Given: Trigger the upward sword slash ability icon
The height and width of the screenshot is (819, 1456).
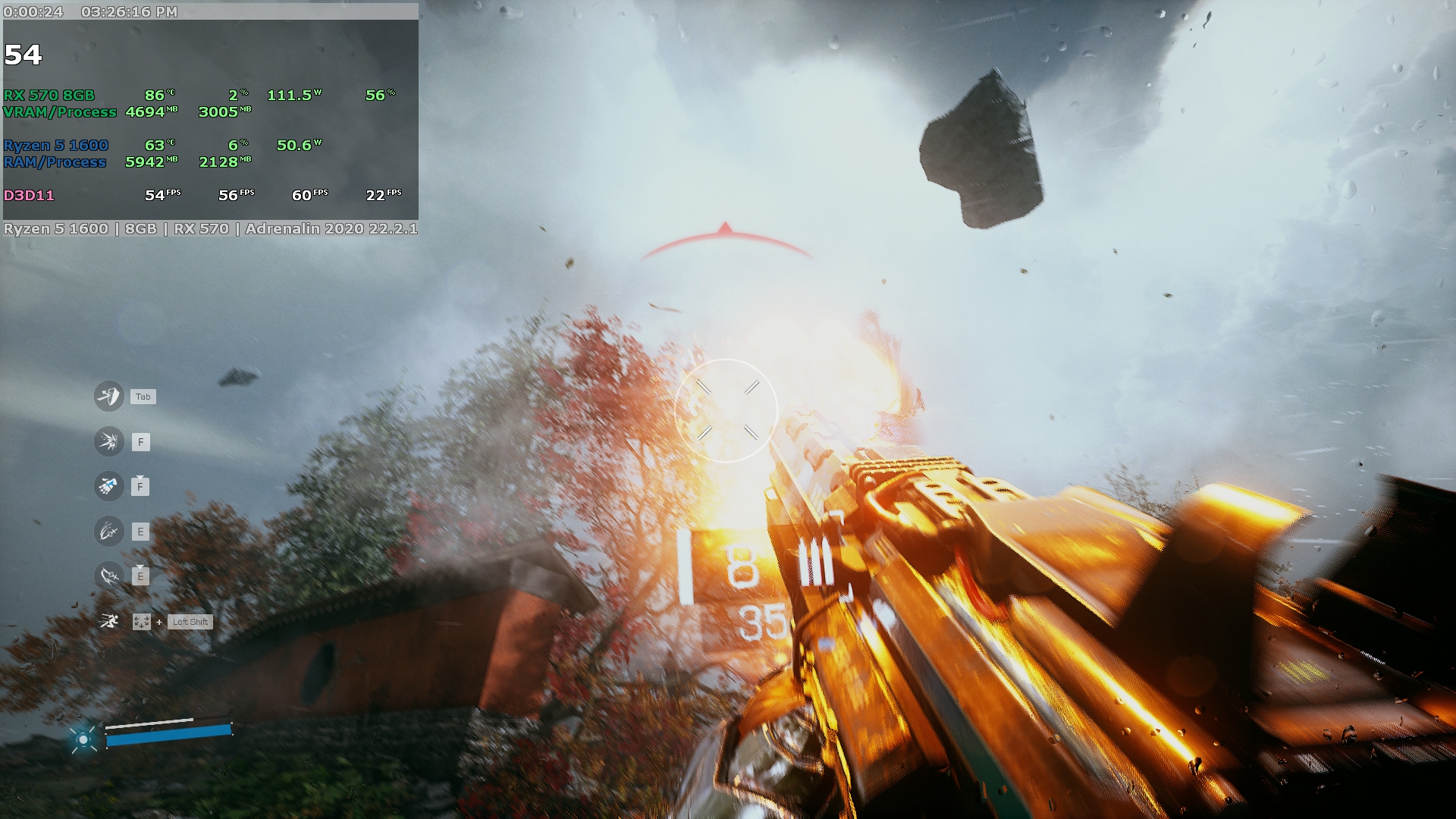Looking at the screenshot, I should (x=108, y=532).
